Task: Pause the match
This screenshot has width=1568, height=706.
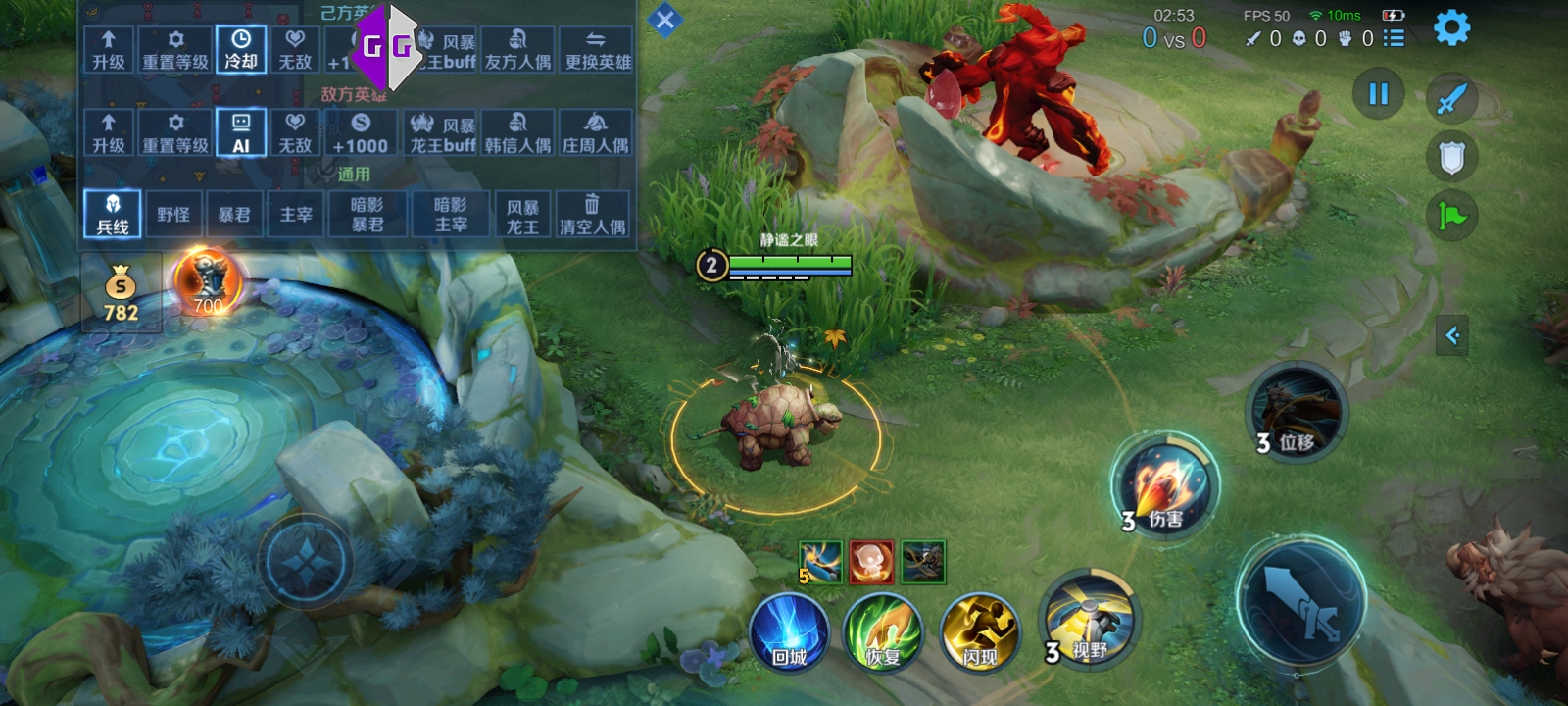Action: 1378,94
